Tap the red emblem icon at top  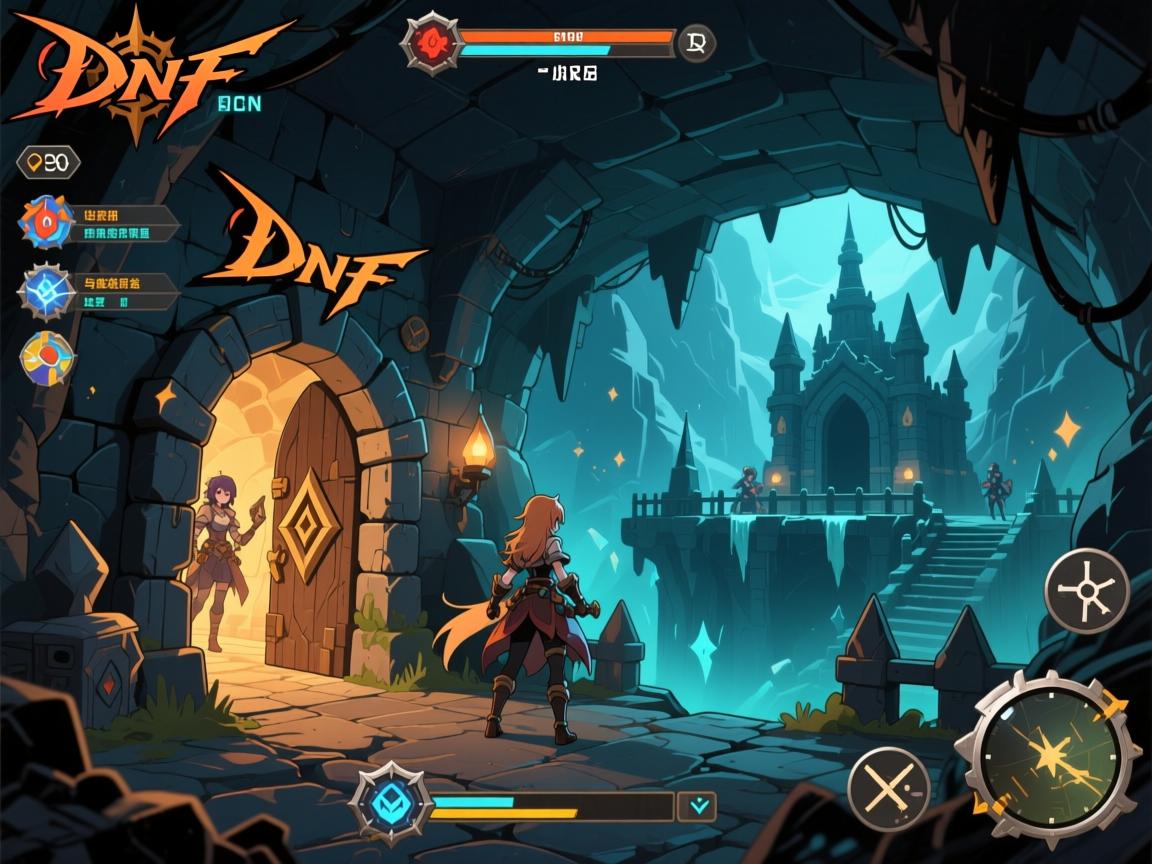432,43
